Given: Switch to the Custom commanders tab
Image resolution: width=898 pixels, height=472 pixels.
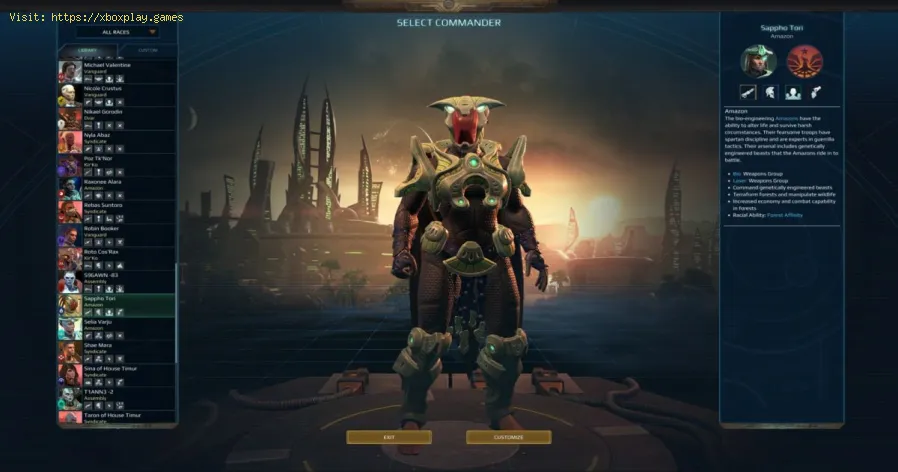Looking at the screenshot, I should [x=147, y=49].
